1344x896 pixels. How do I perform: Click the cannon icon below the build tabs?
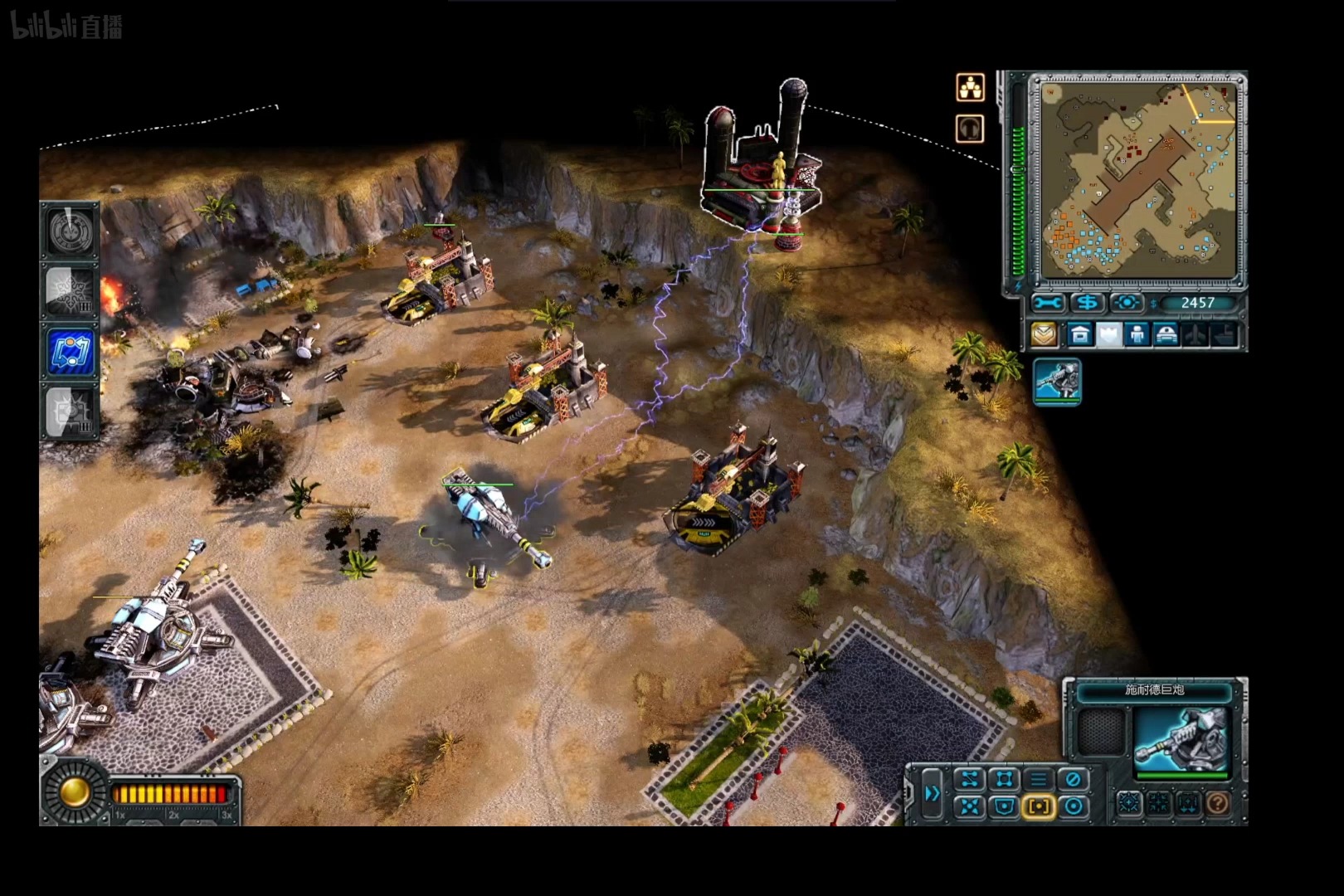pos(1057,381)
